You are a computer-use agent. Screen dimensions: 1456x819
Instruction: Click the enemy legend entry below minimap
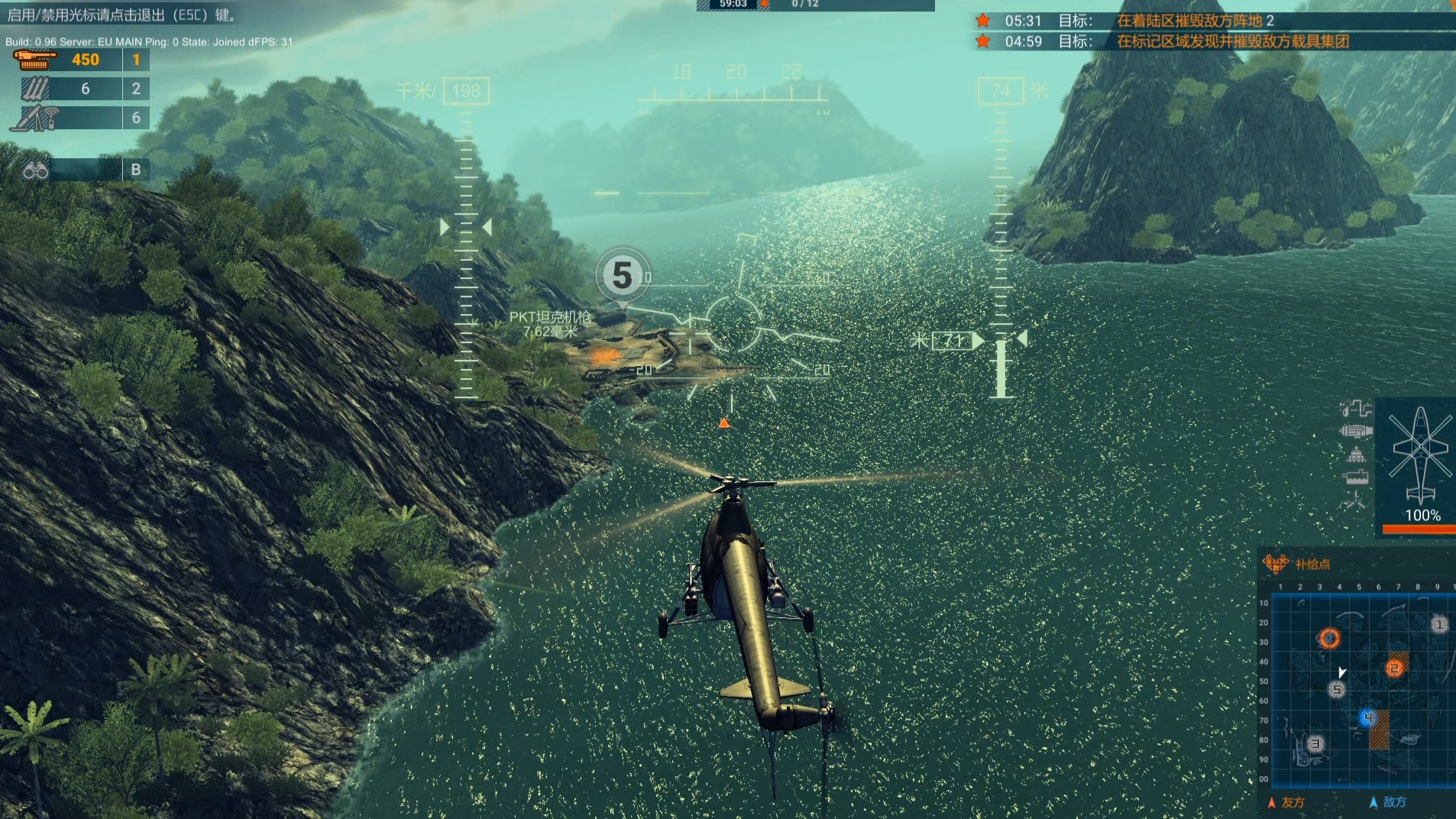point(1388,802)
